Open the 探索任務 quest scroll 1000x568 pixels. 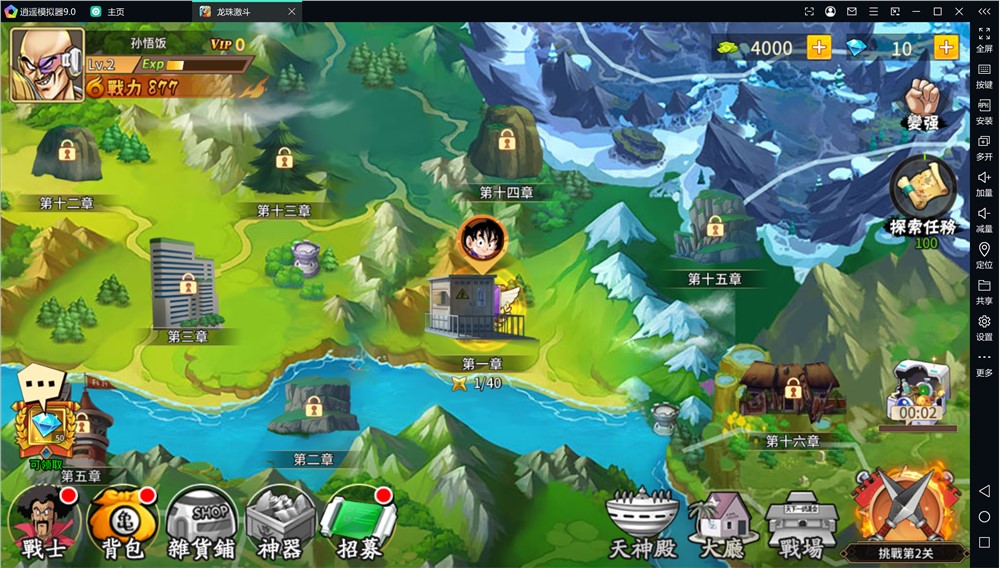922,197
